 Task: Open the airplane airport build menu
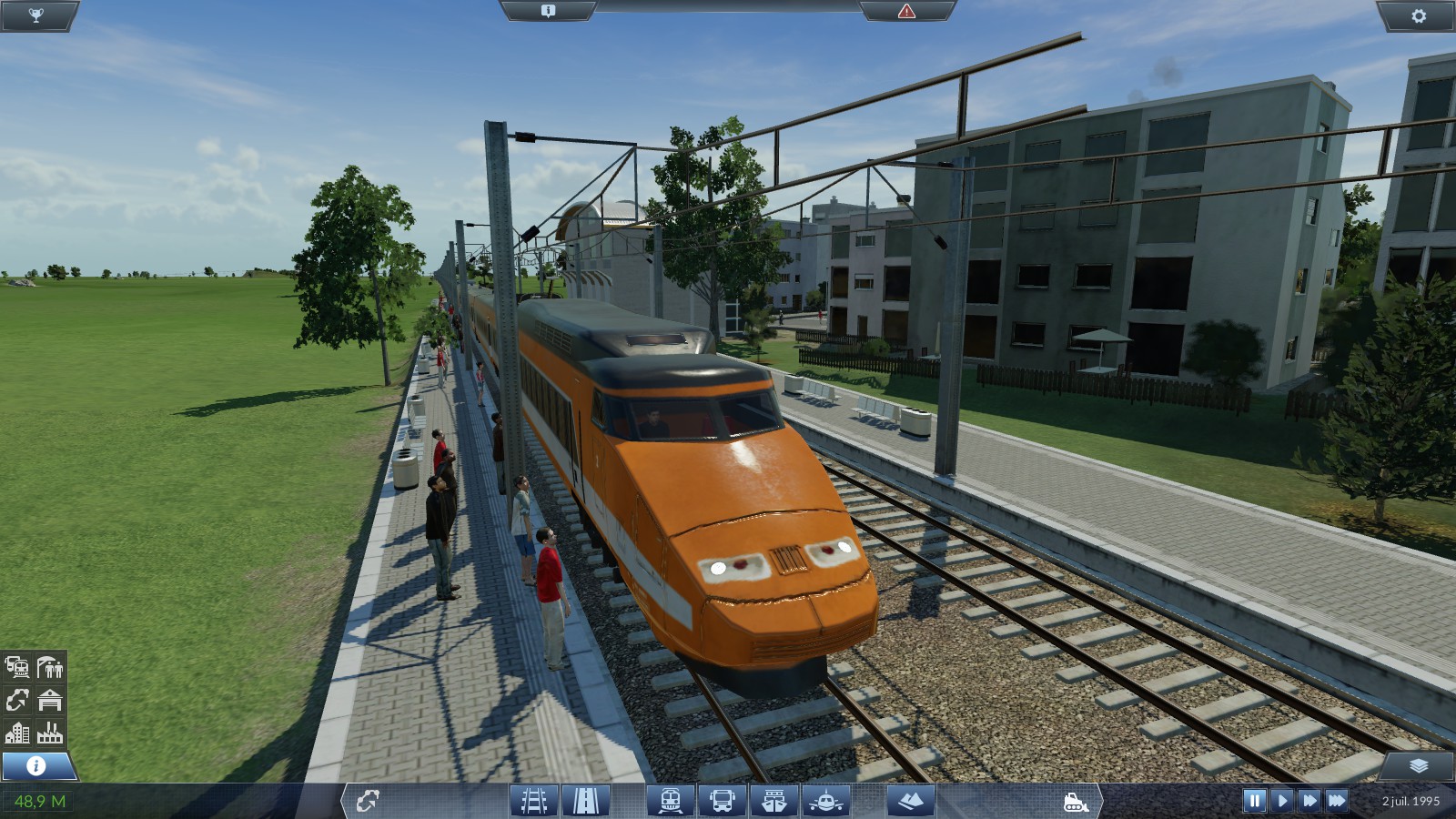(826, 801)
